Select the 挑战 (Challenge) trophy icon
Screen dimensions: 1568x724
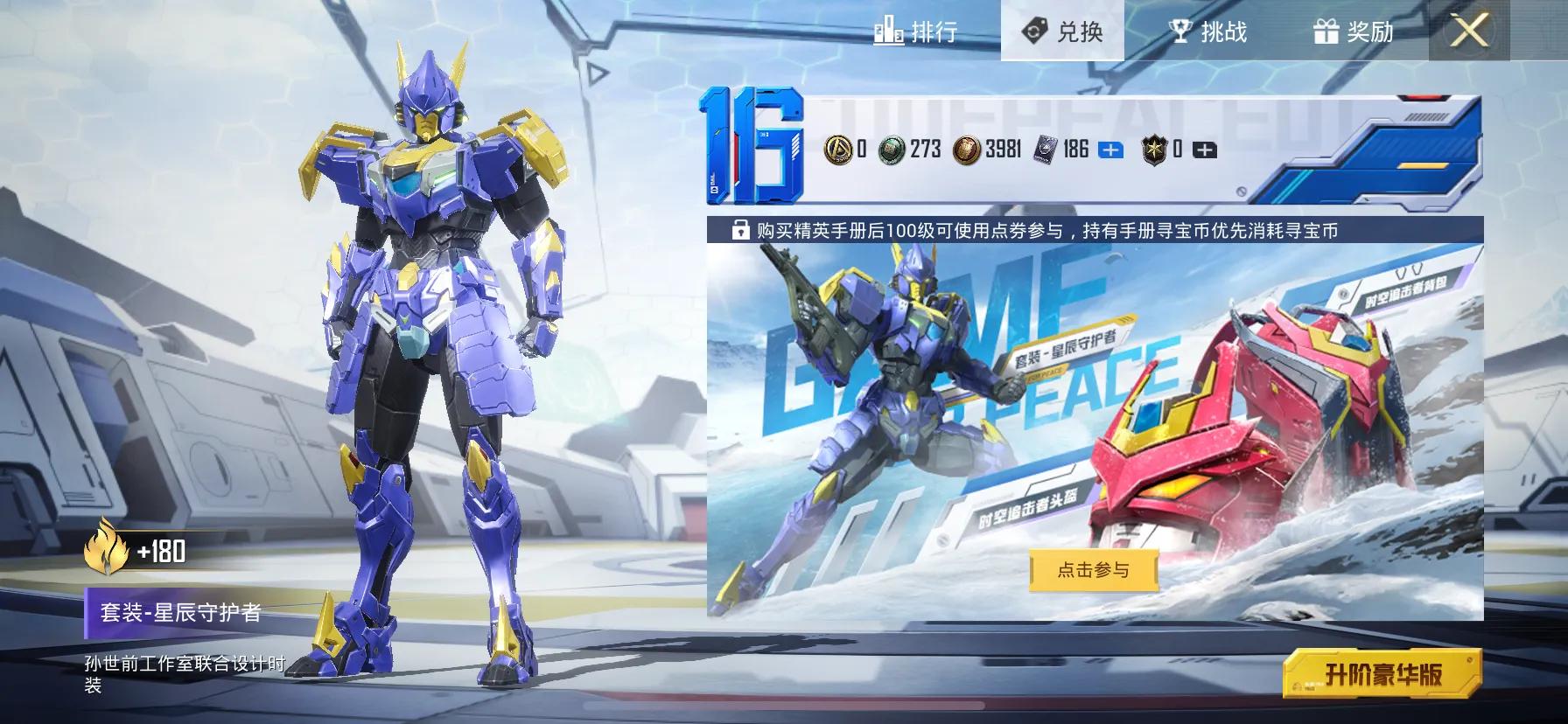click(1179, 31)
